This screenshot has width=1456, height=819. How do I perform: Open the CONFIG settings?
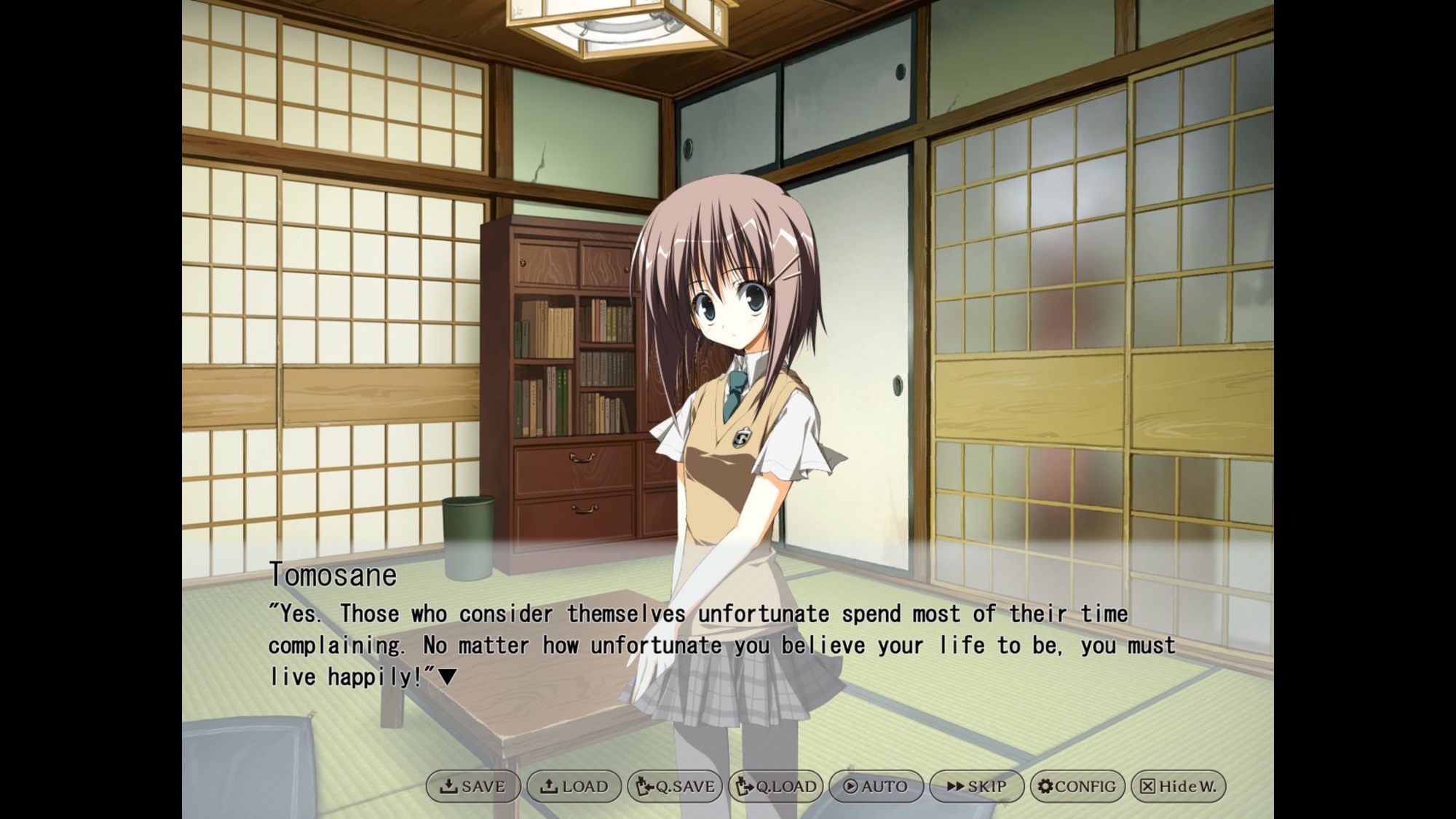1077,786
